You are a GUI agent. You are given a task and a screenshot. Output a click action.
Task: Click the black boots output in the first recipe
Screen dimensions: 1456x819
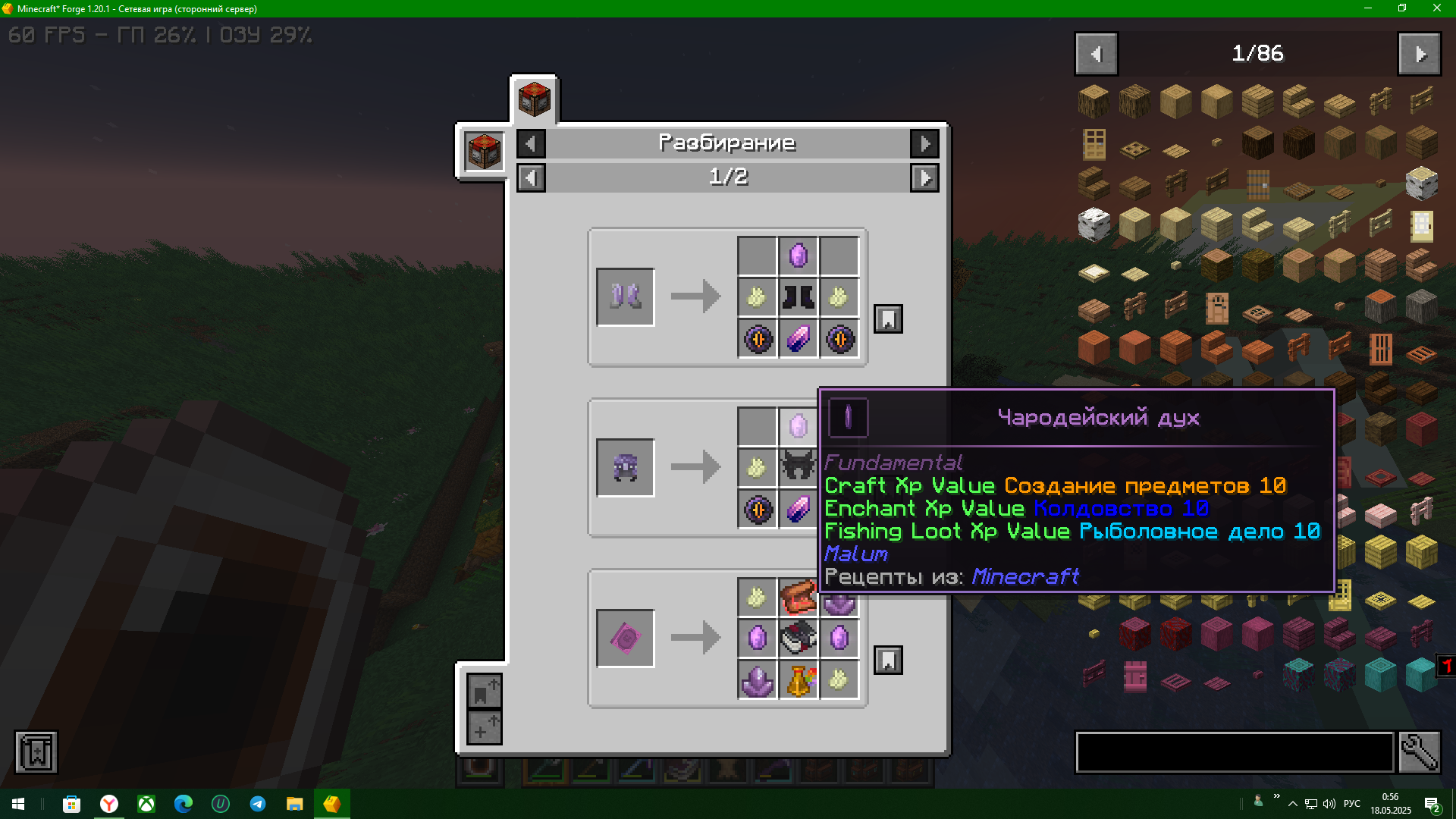798,297
